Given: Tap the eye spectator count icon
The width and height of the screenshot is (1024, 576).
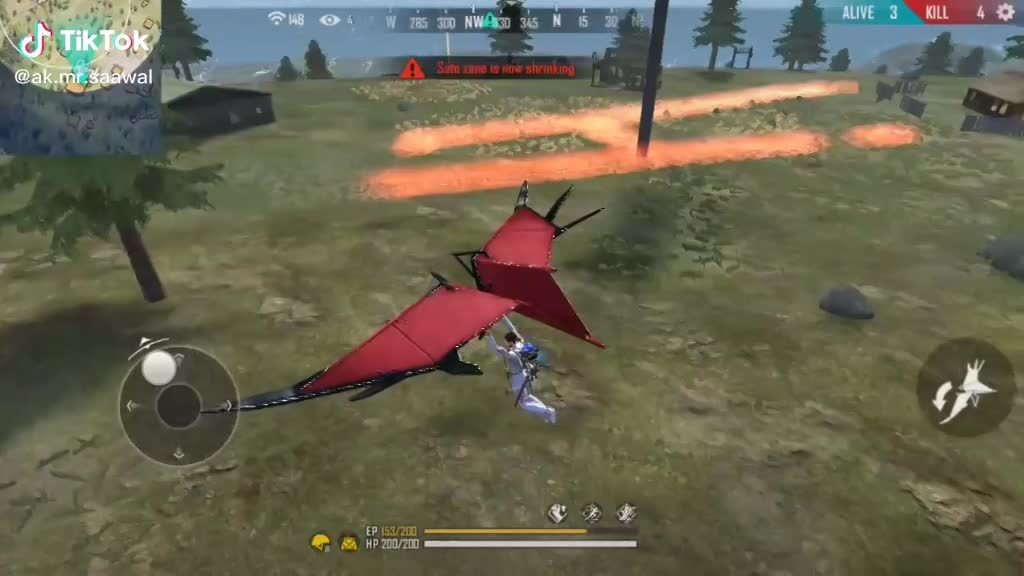Looking at the screenshot, I should pos(329,20).
